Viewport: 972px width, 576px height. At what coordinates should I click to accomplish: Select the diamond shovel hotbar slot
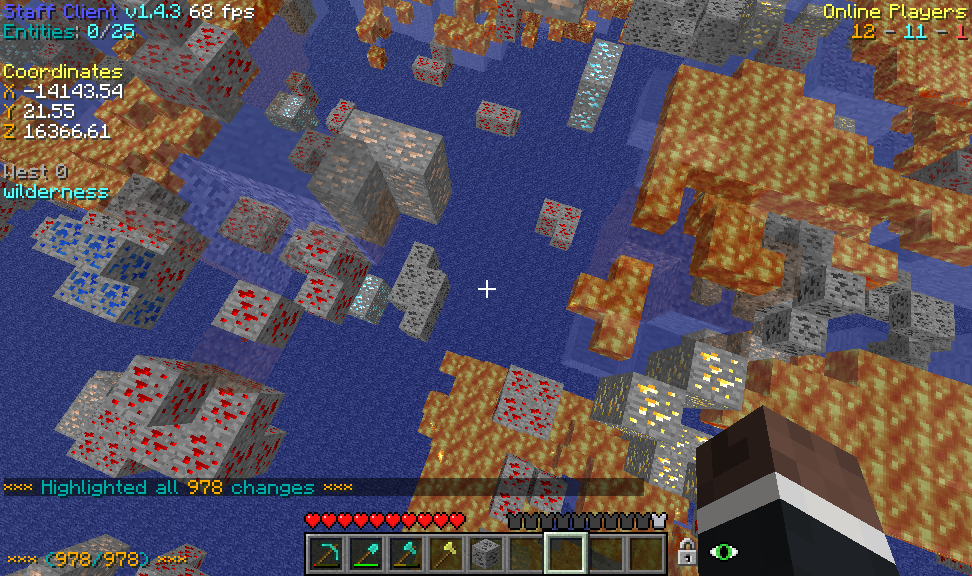[365, 552]
